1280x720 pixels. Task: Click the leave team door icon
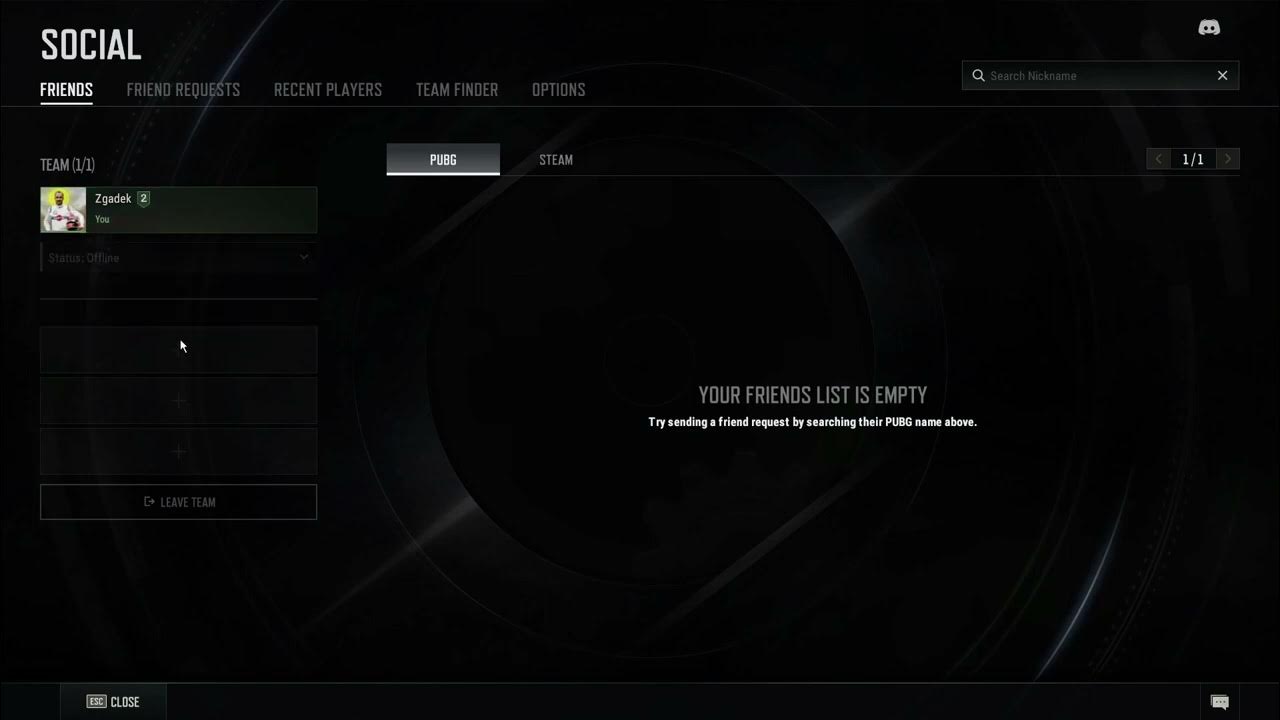tap(147, 502)
